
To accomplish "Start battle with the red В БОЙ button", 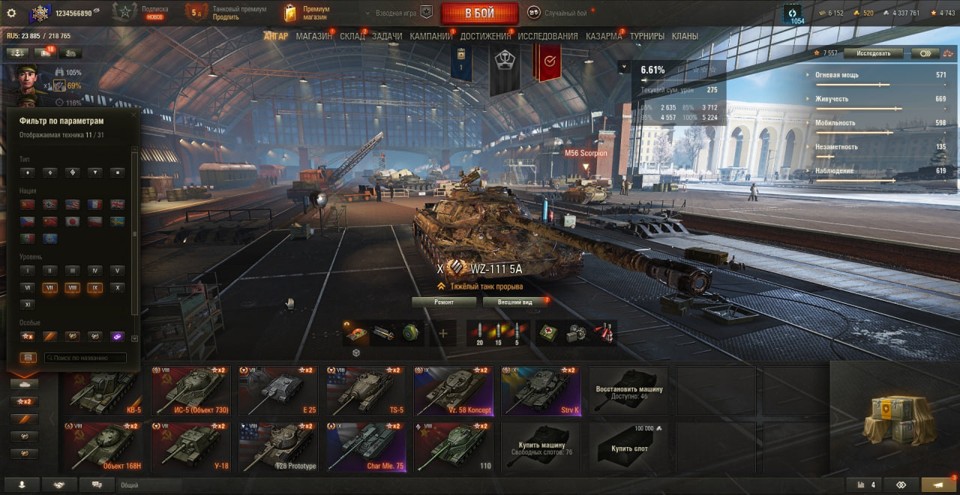I will click(x=479, y=13).
